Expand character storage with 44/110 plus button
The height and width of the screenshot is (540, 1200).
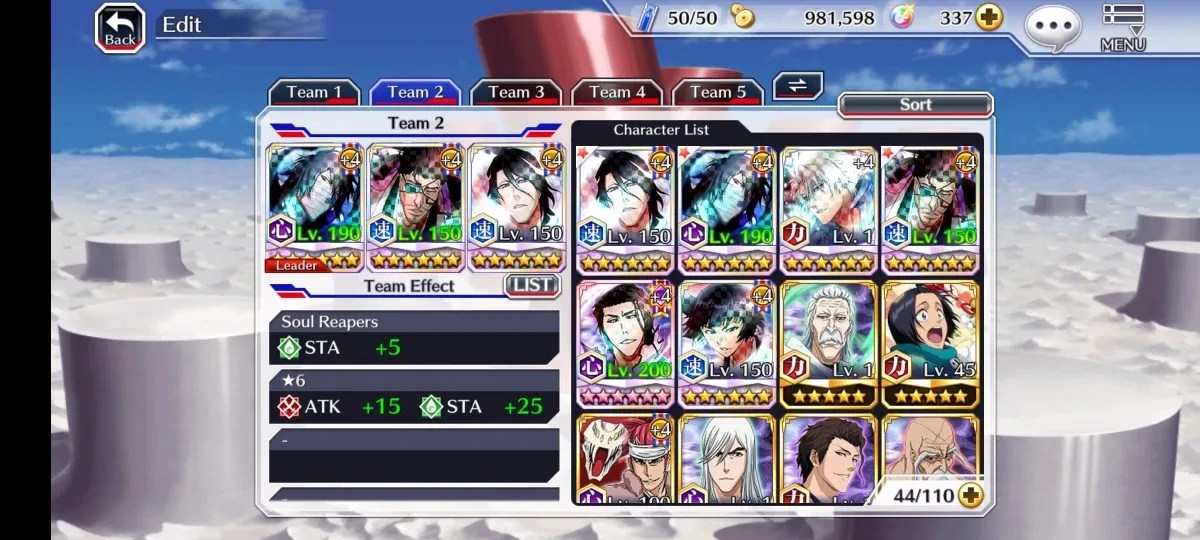click(x=969, y=494)
